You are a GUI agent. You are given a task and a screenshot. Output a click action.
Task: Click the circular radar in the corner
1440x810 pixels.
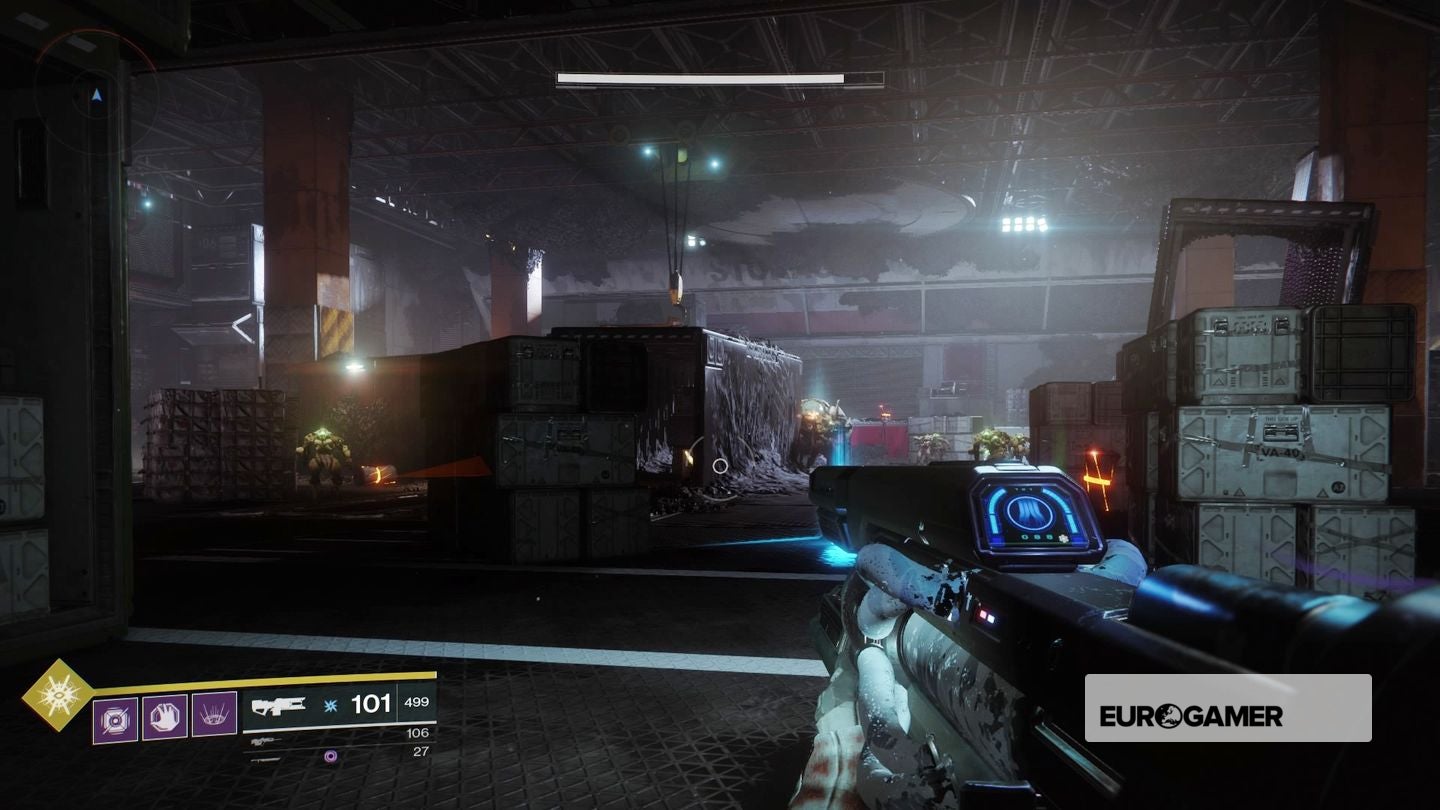click(96, 94)
